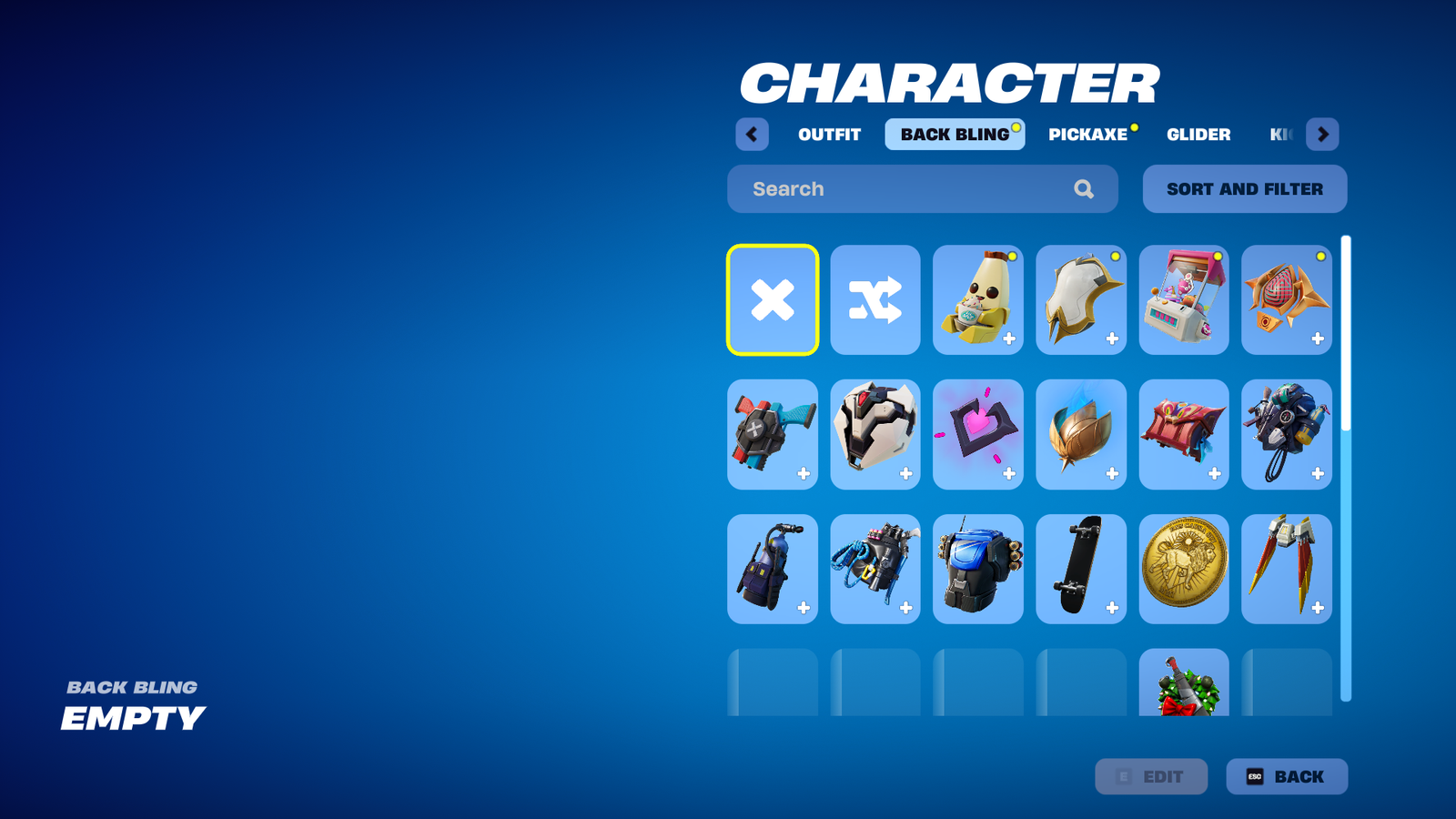Equip the black skateboard back bling
Image resolution: width=1456 pixels, height=819 pixels.
point(1080,569)
